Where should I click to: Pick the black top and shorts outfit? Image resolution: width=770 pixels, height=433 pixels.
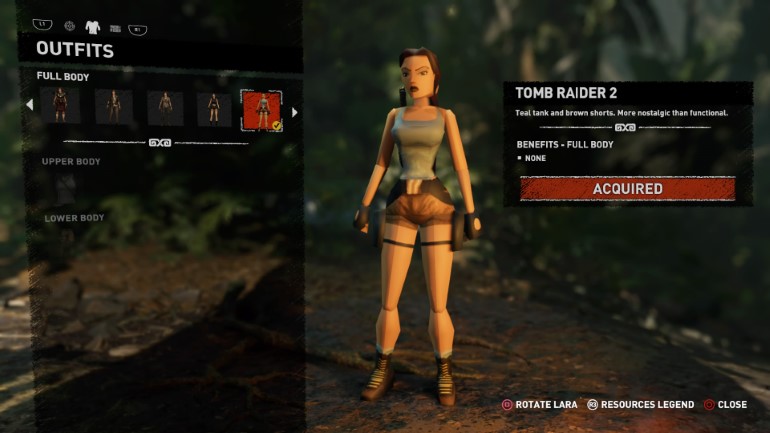(x=213, y=107)
